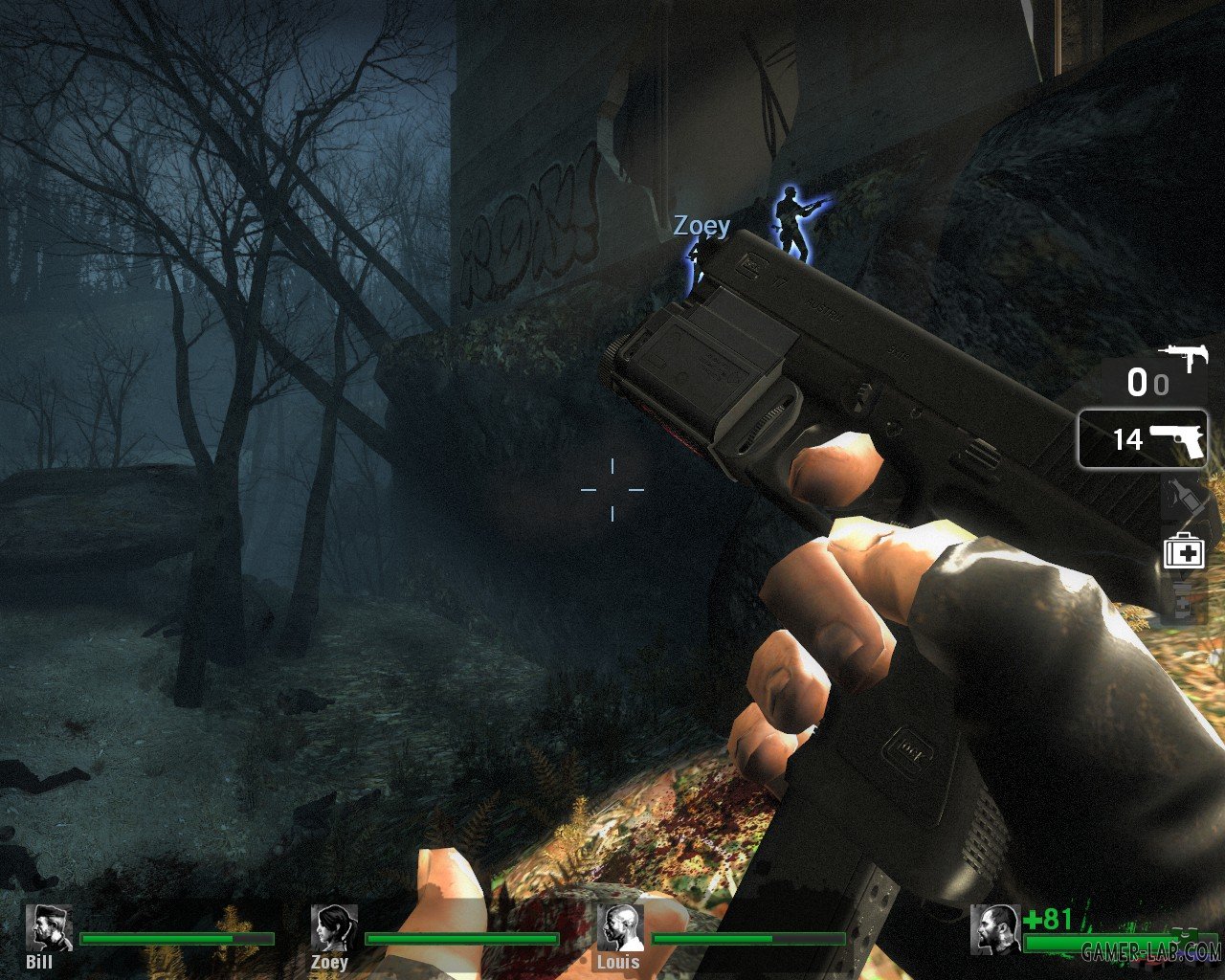This screenshot has height=980, width=1225.
Task: Select the pistol weapon slot
Action: pos(1144,439)
